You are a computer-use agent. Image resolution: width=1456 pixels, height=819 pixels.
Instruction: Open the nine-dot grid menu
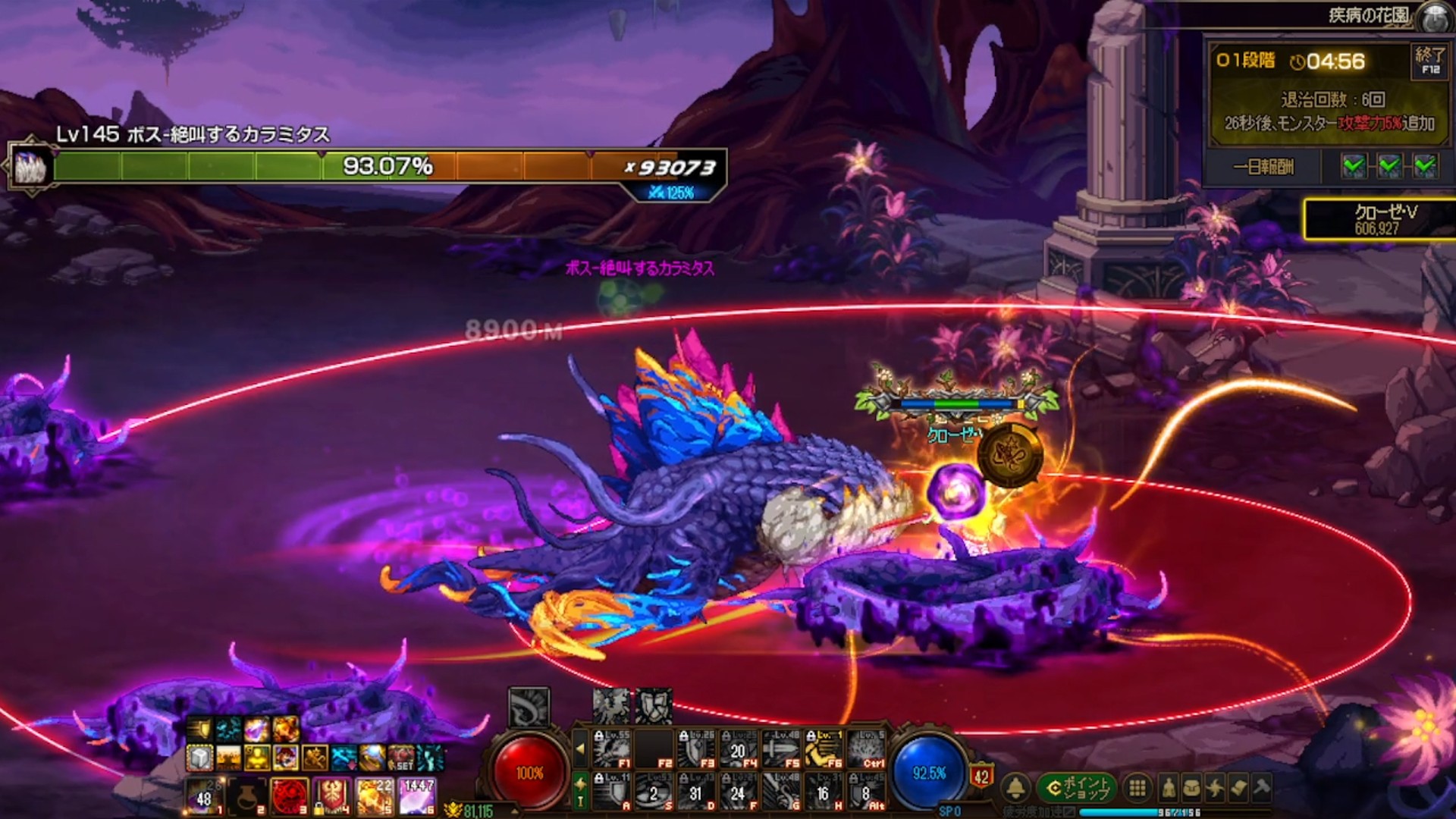[x=1137, y=789]
